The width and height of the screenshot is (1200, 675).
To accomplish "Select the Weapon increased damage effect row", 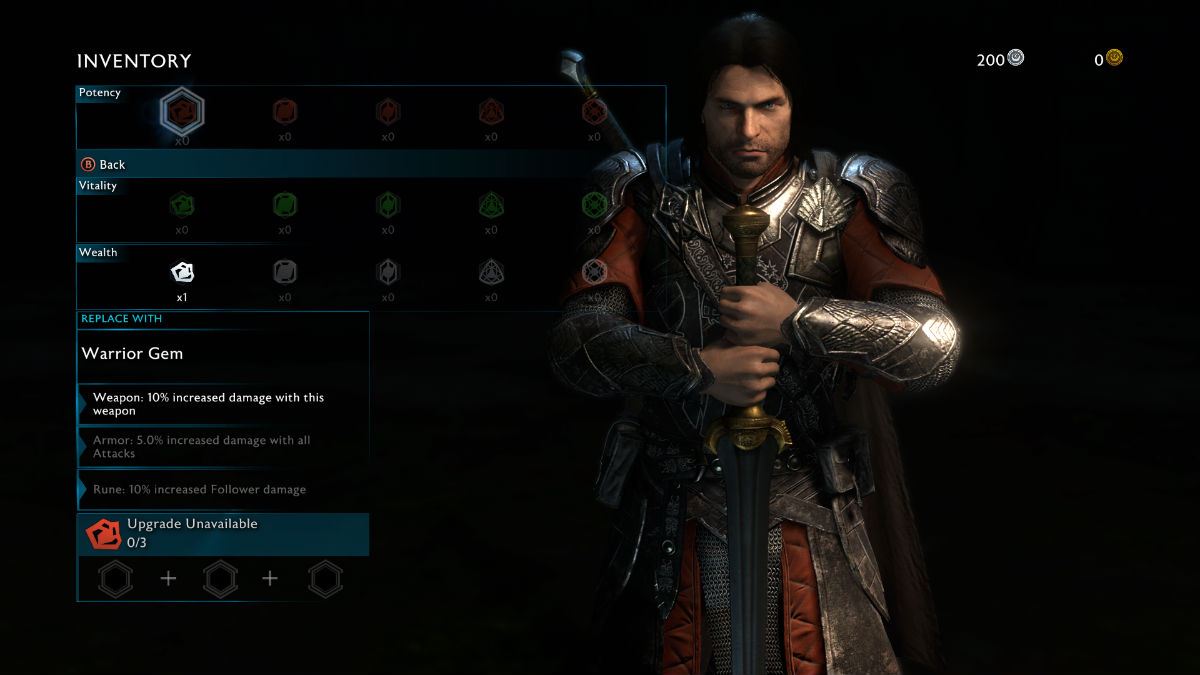I will (x=223, y=404).
